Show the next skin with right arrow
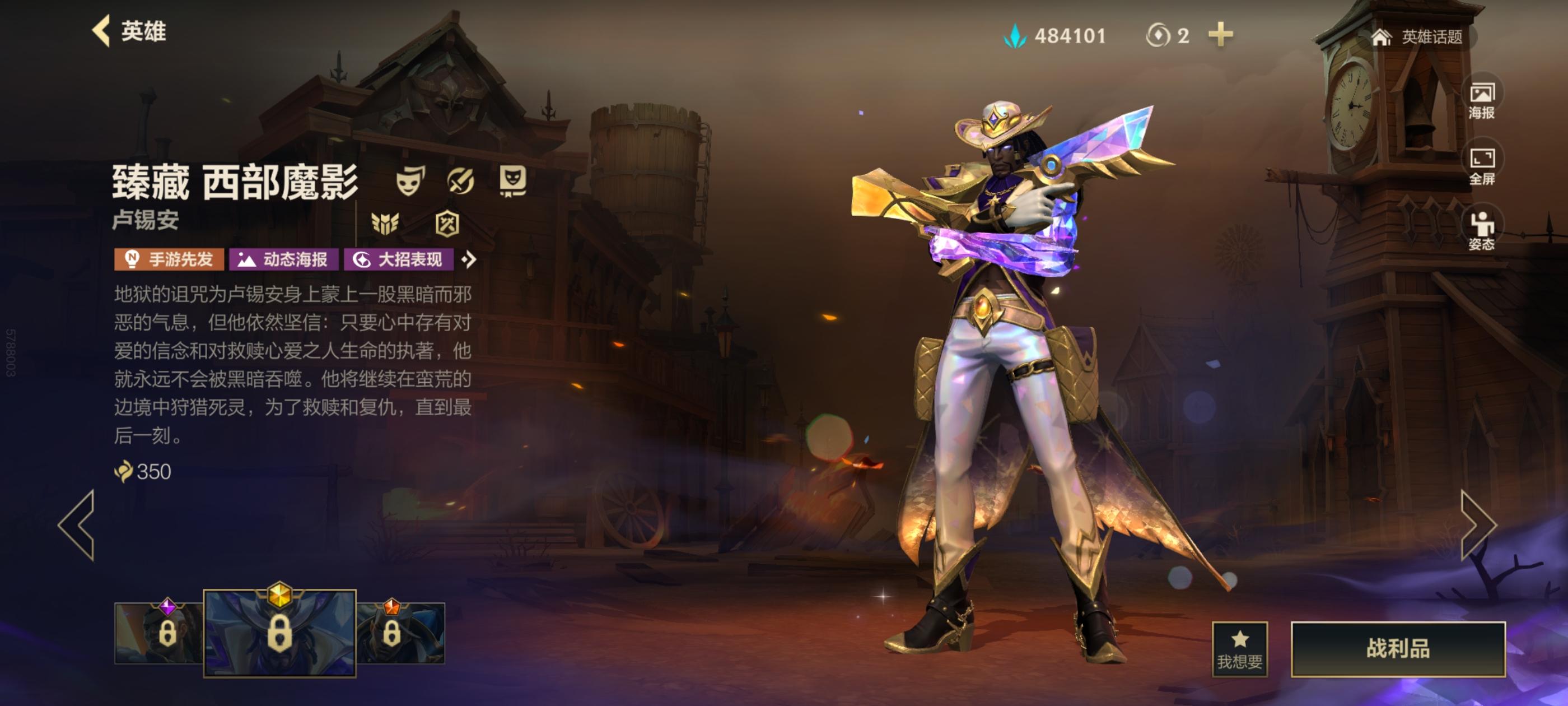 (x=1478, y=524)
